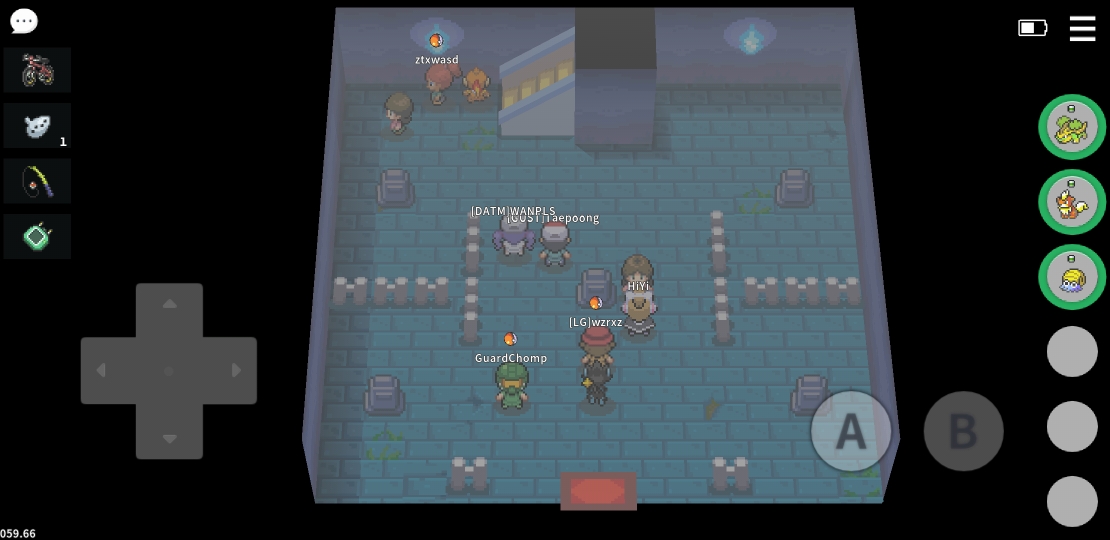Tap the D-pad down arrow
The width and height of the screenshot is (1110, 540).
tap(169, 438)
